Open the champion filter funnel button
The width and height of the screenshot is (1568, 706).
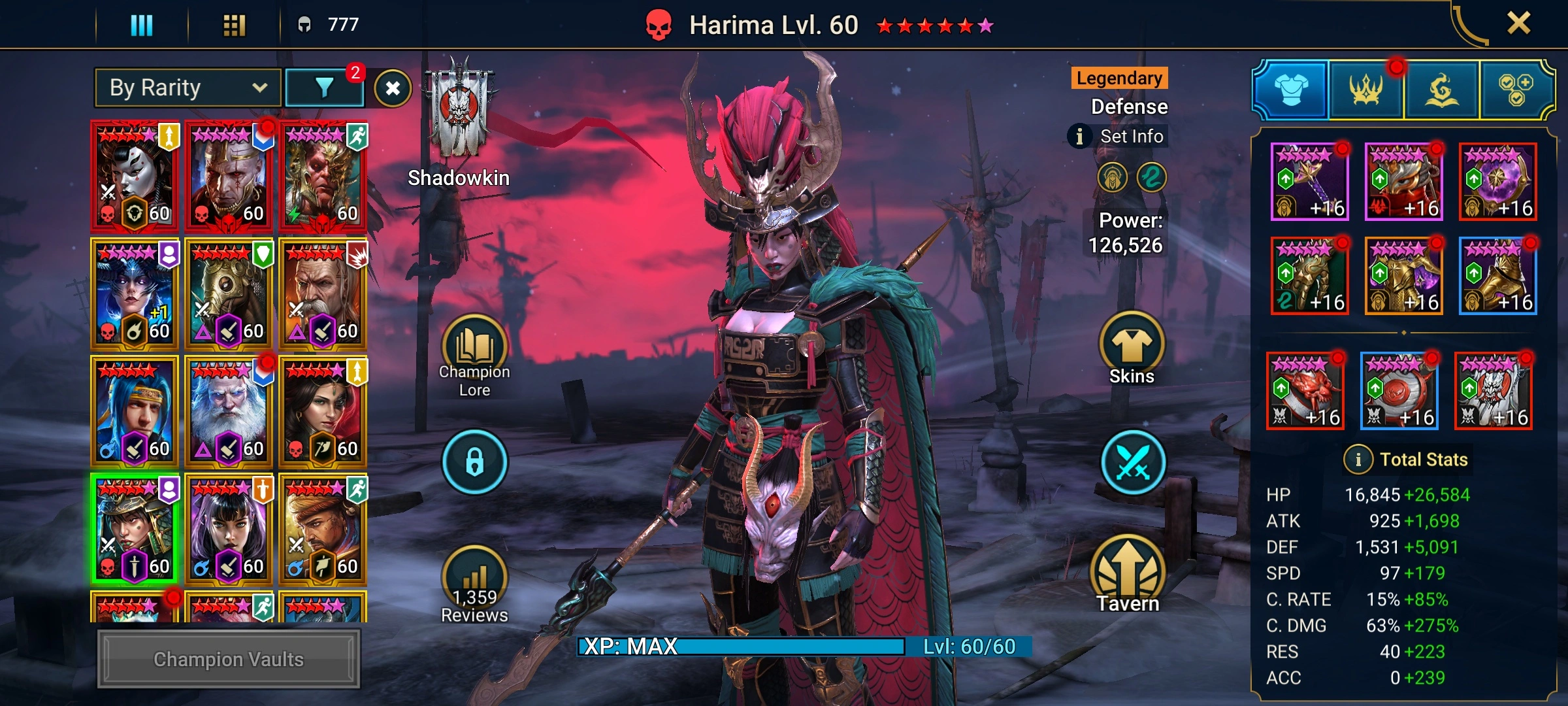tap(325, 88)
